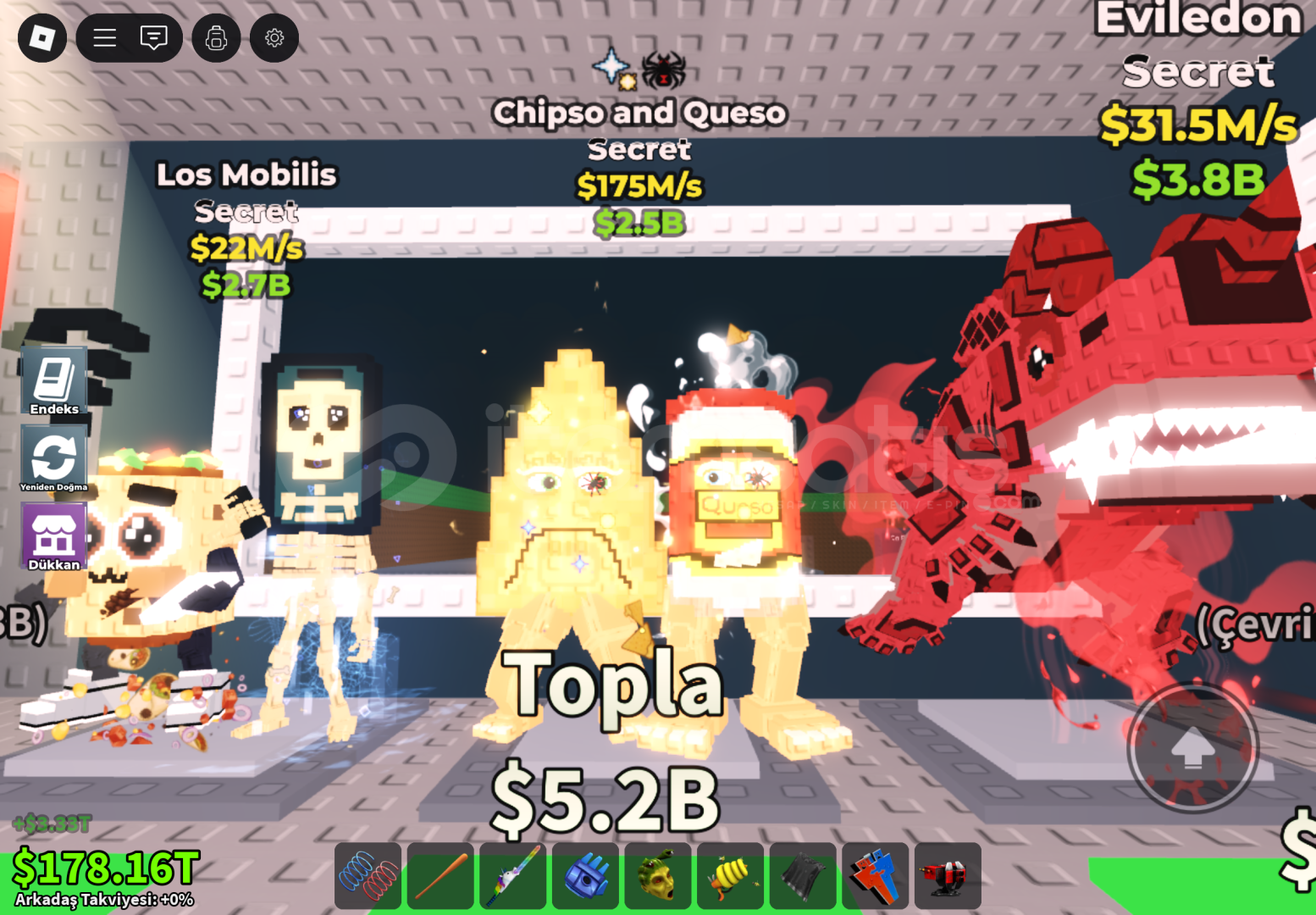Select the Medusa head hotbar item
The width and height of the screenshot is (1316, 915).
[658, 875]
